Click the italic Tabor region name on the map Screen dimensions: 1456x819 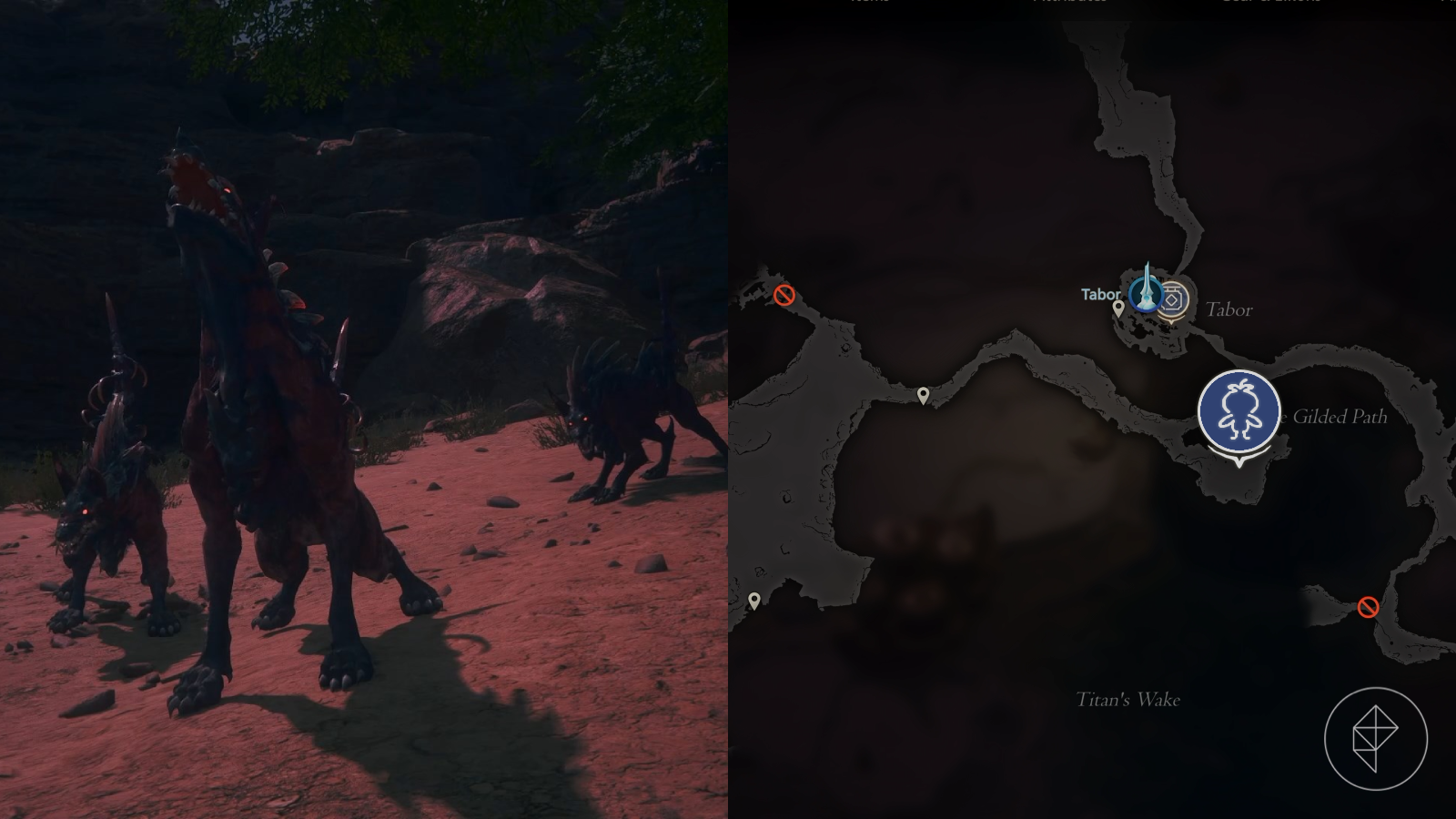[1229, 309]
